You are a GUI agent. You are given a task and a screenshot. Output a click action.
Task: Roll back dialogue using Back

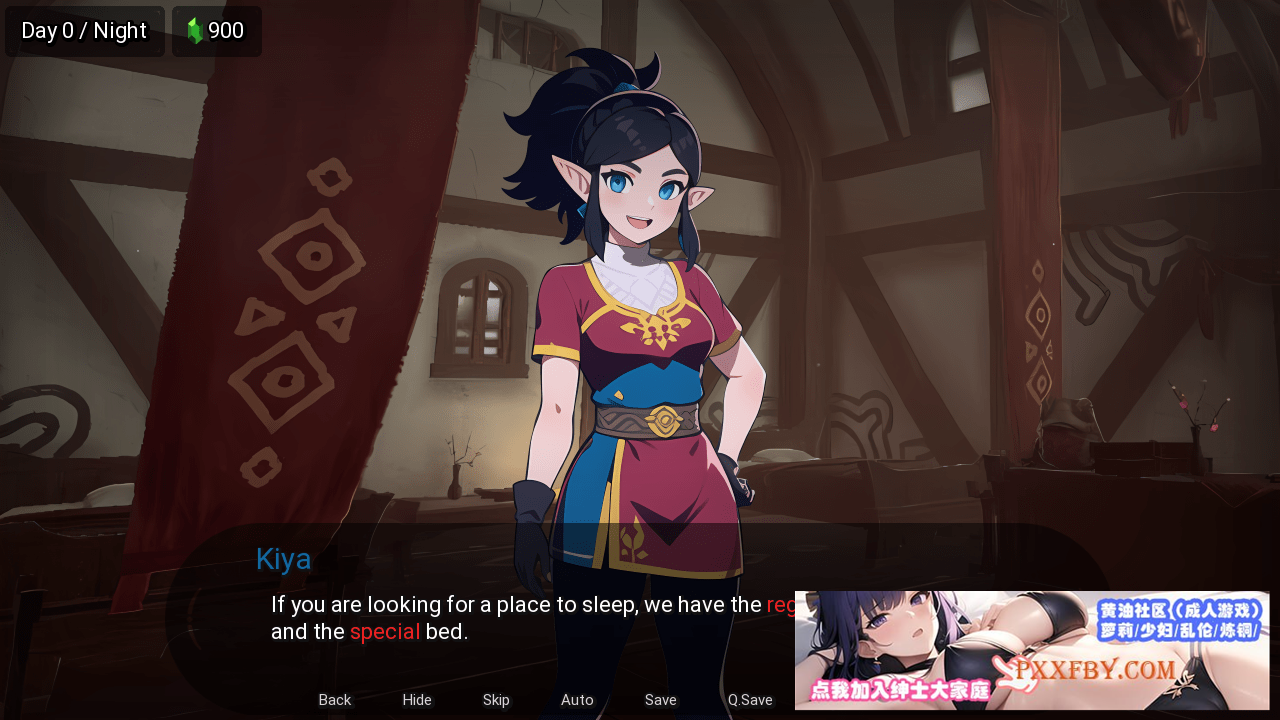[x=334, y=700]
